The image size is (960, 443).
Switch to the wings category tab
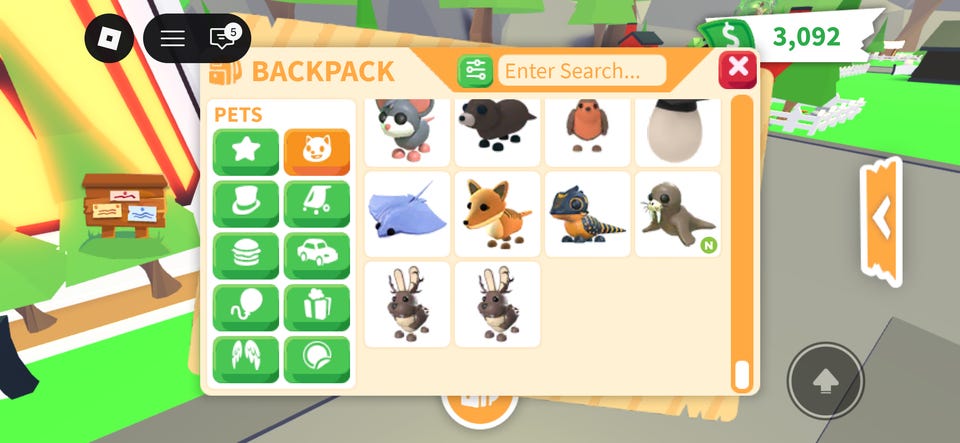[x=245, y=360]
